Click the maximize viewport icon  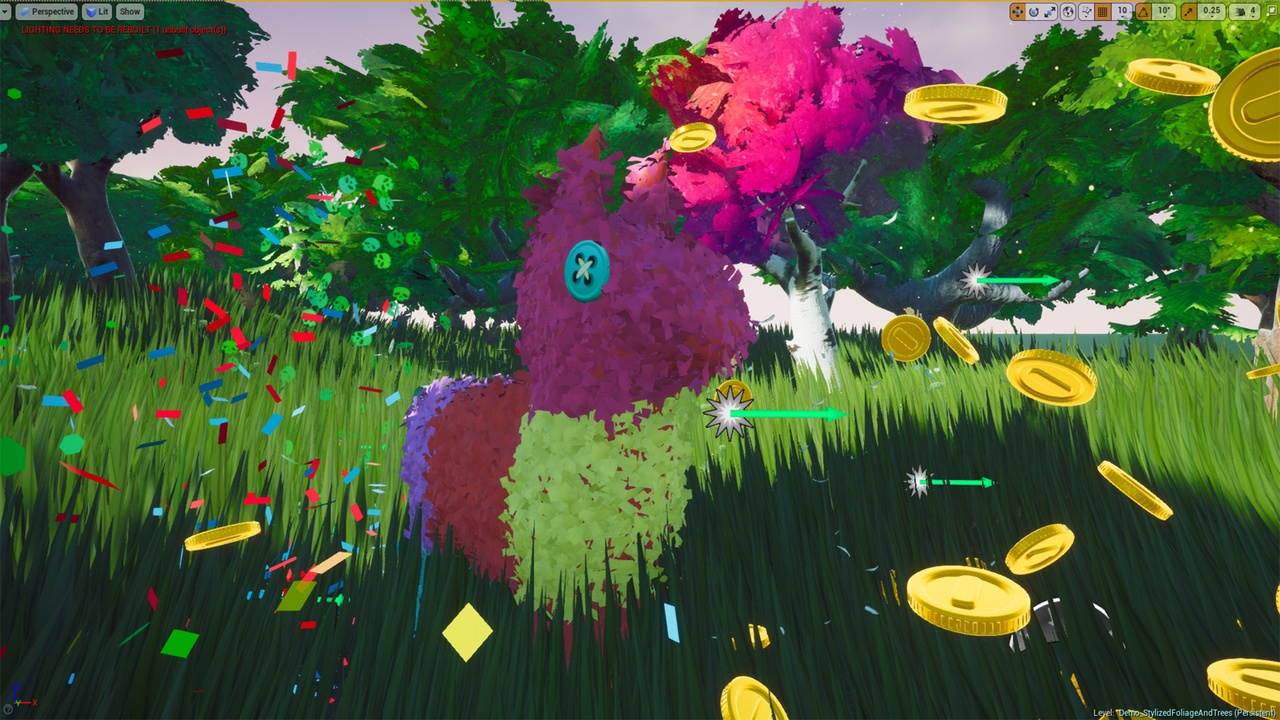click(1272, 11)
